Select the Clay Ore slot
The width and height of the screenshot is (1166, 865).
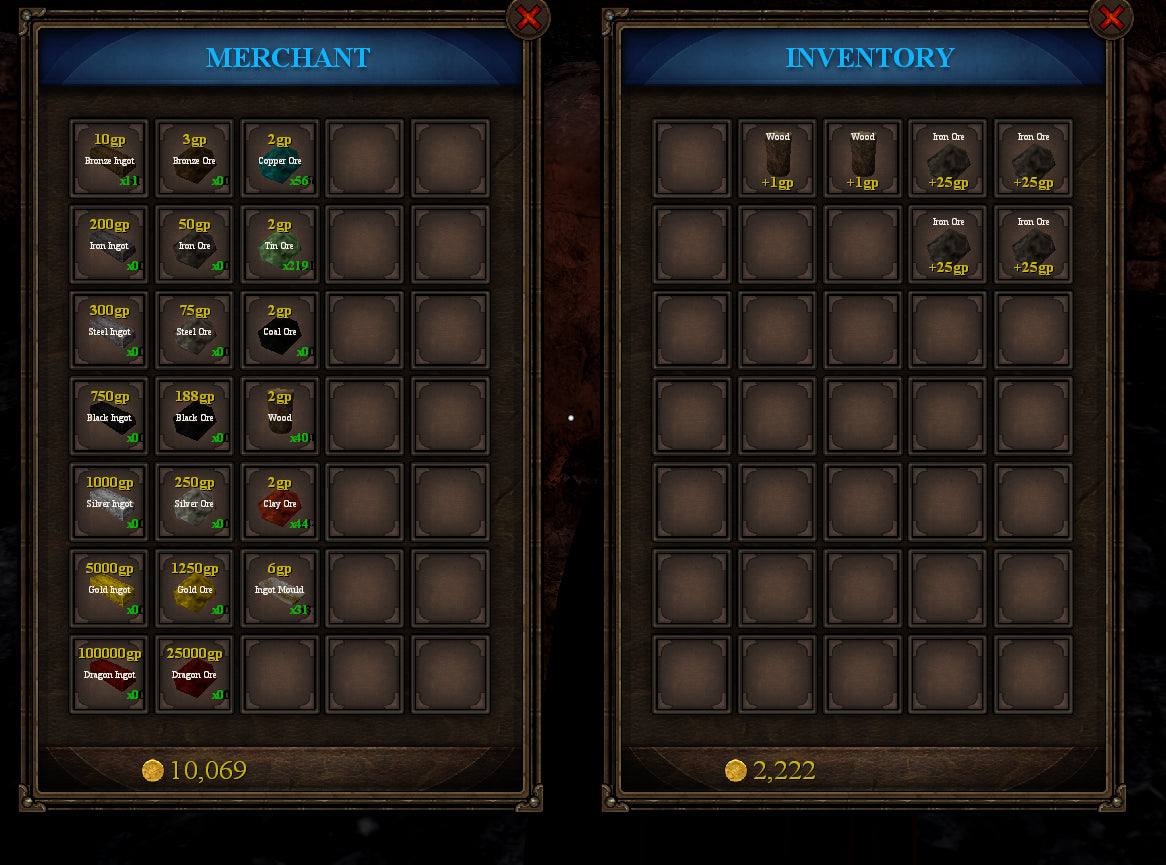tap(280, 503)
